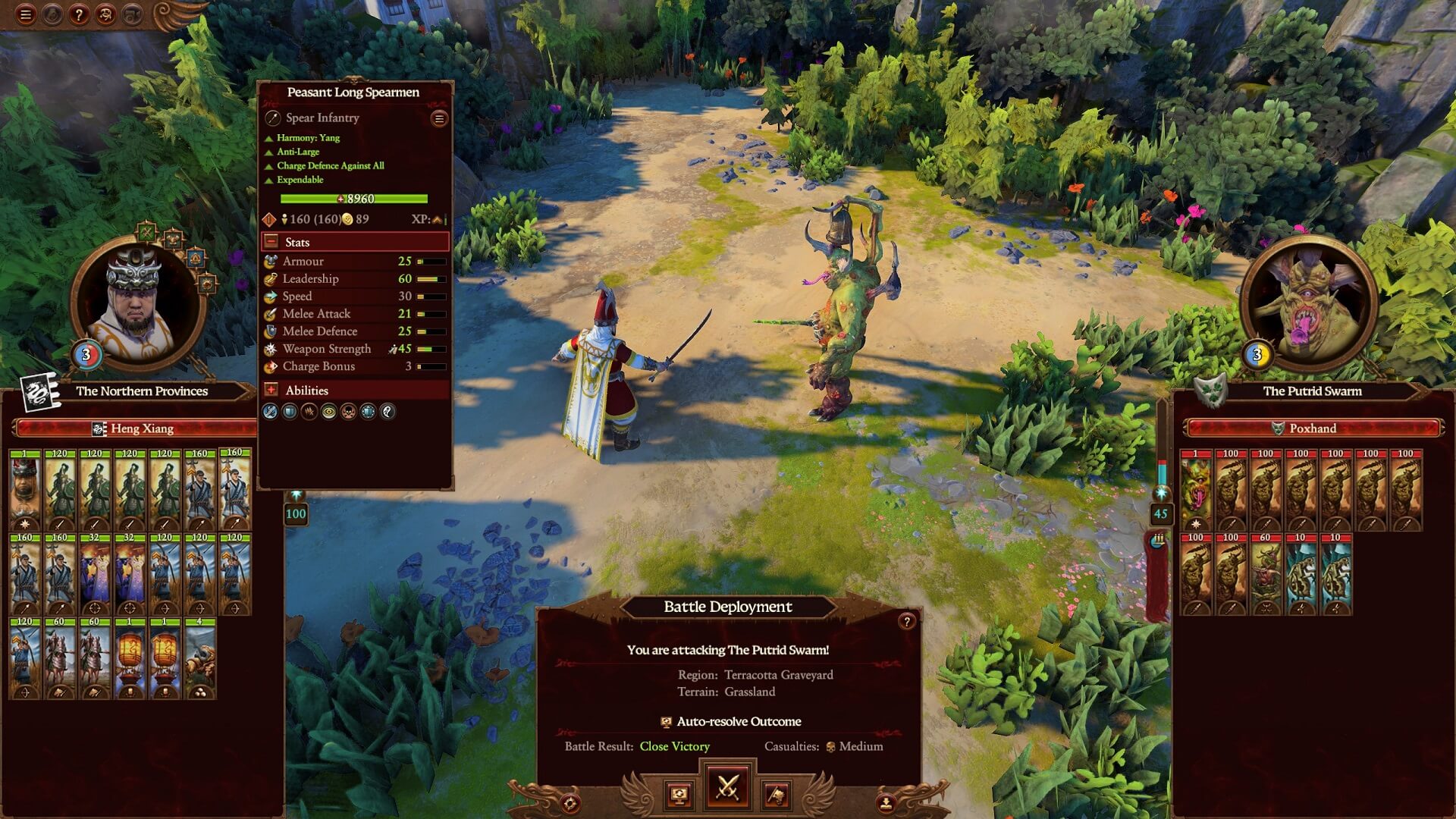The width and height of the screenshot is (1456, 819).
Task: Select the grenadier artillery card with 4 crew
Action: click(200, 657)
